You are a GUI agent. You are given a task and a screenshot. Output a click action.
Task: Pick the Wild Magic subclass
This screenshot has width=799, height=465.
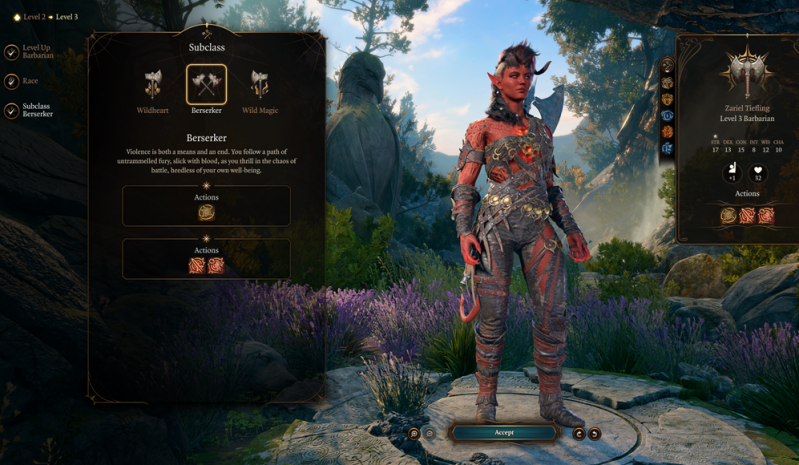[260, 85]
